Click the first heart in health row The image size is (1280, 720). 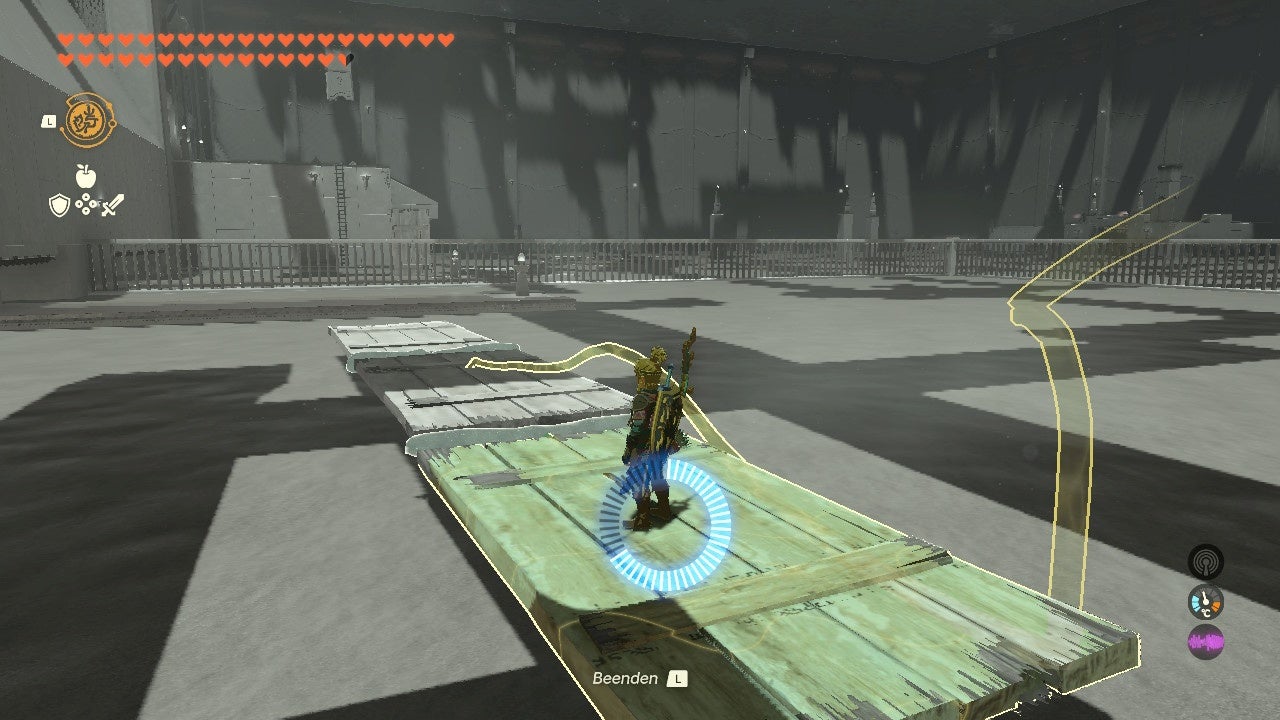point(64,40)
